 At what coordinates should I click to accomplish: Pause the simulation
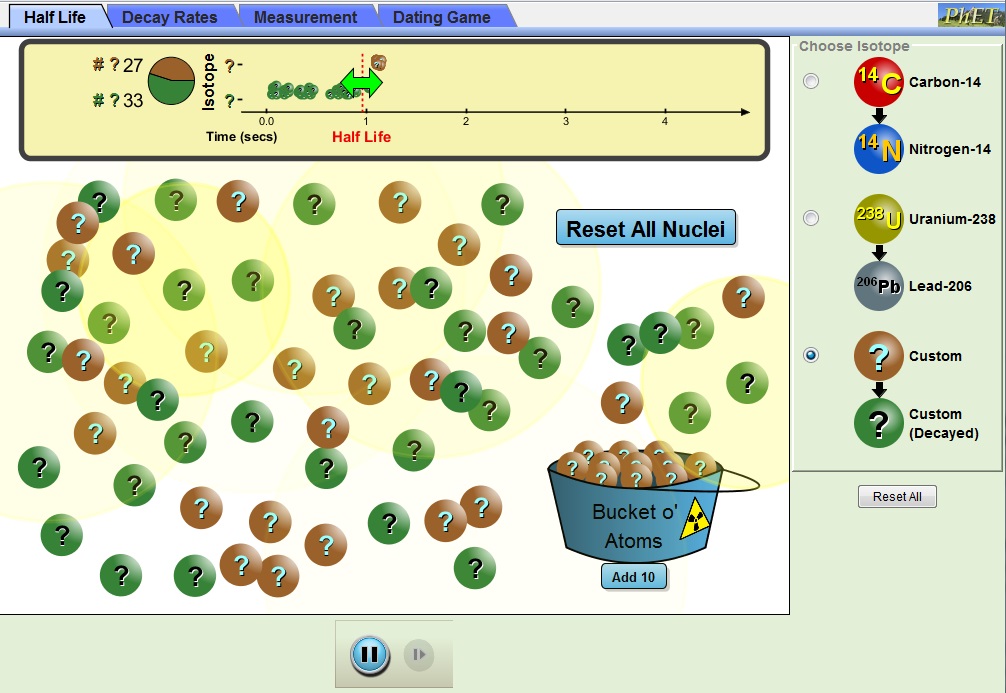coord(369,655)
